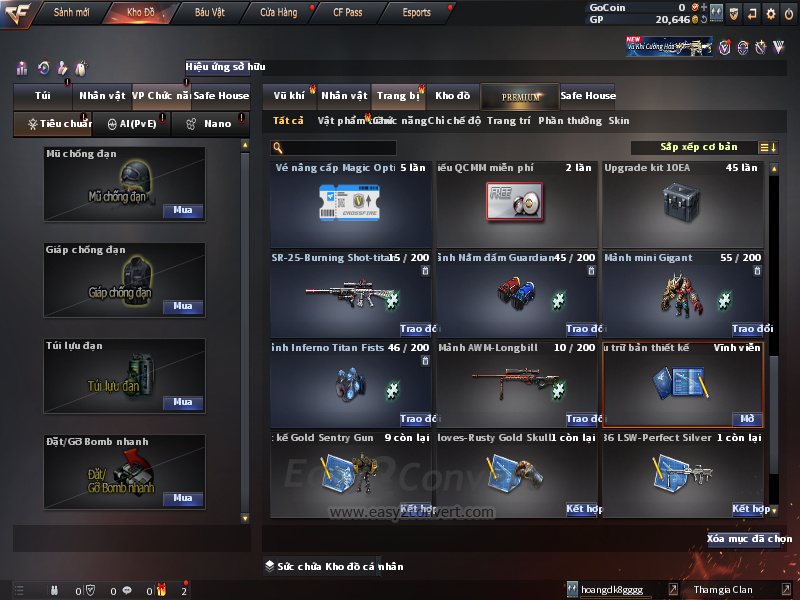The height and width of the screenshot is (600, 800).
Task: Open the gear settings icon
Action: pyautogui.click(x=769, y=13)
